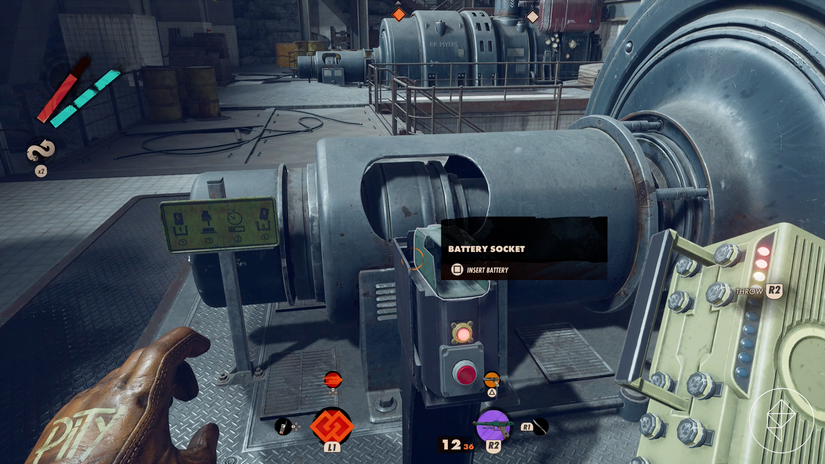
Task: Choose the small red slab icon
Action: [332, 379]
